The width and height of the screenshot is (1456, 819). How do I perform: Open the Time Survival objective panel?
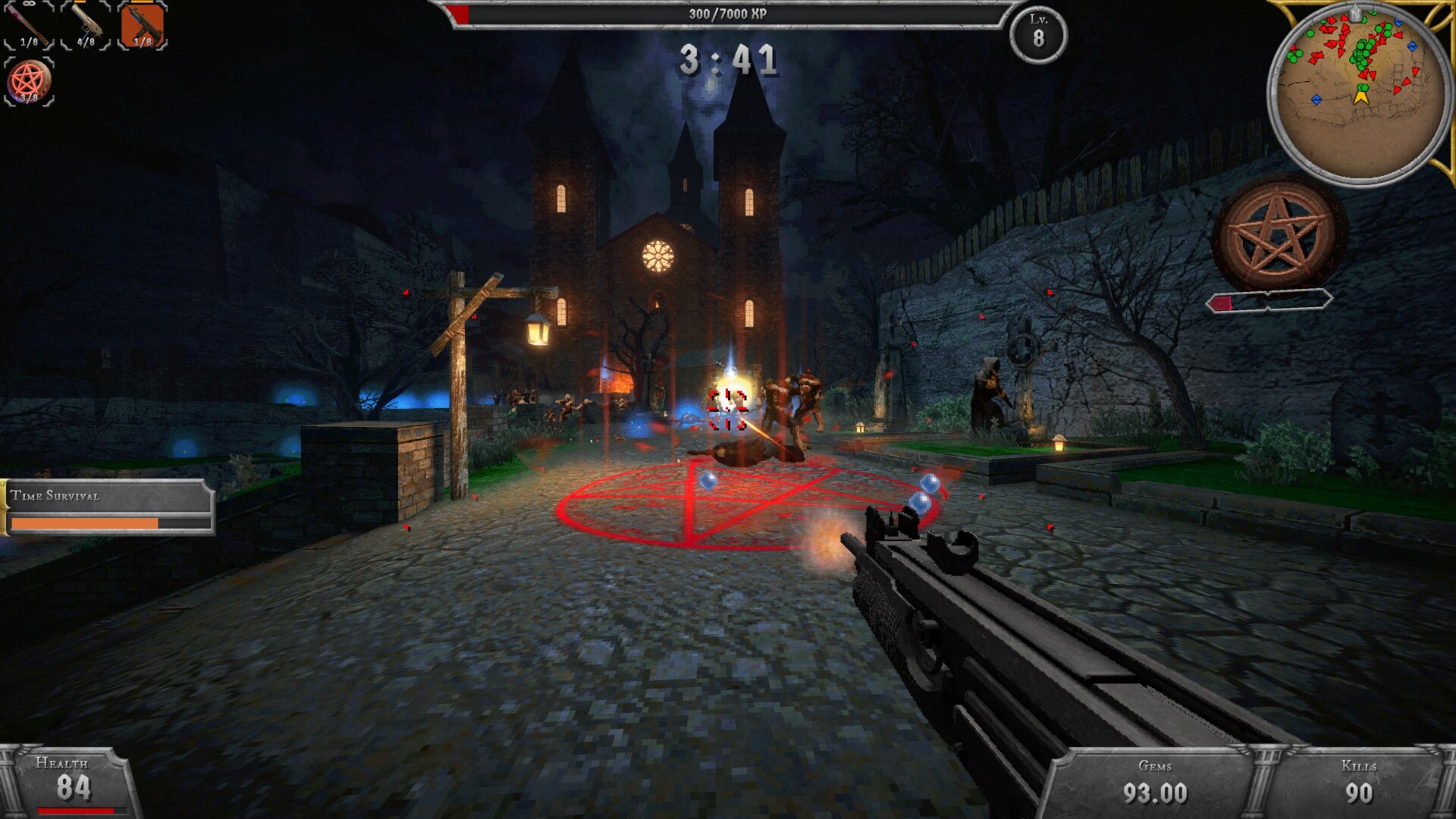[x=108, y=507]
